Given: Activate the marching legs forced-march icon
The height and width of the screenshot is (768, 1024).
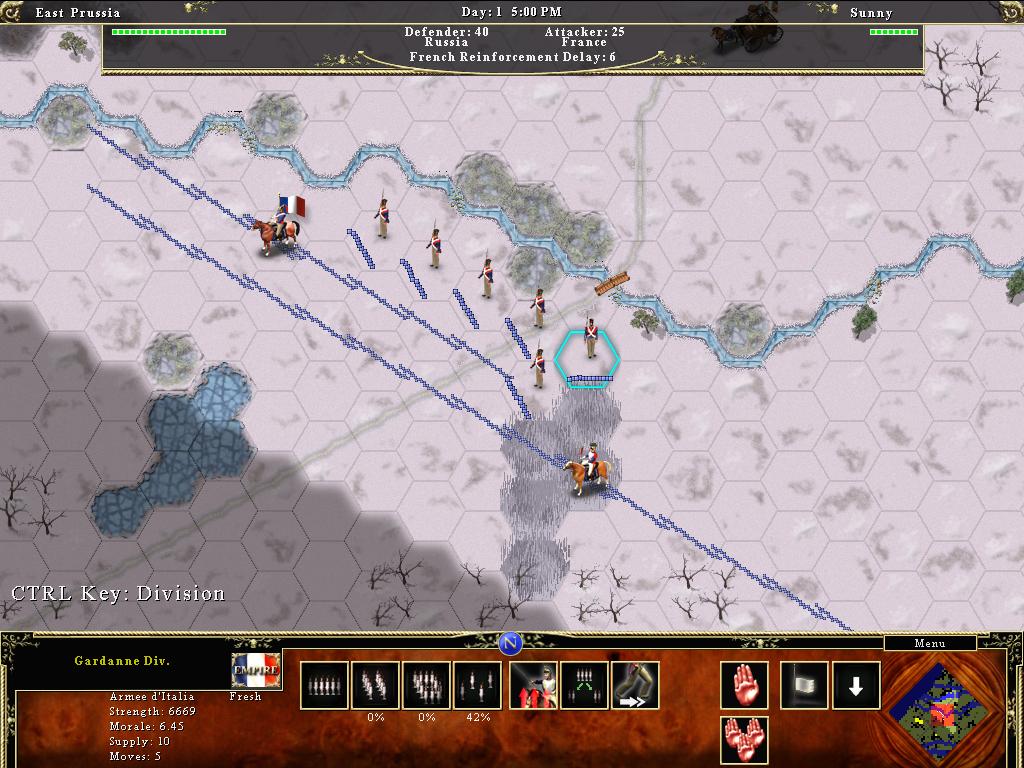Looking at the screenshot, I should tap(636, 685).
